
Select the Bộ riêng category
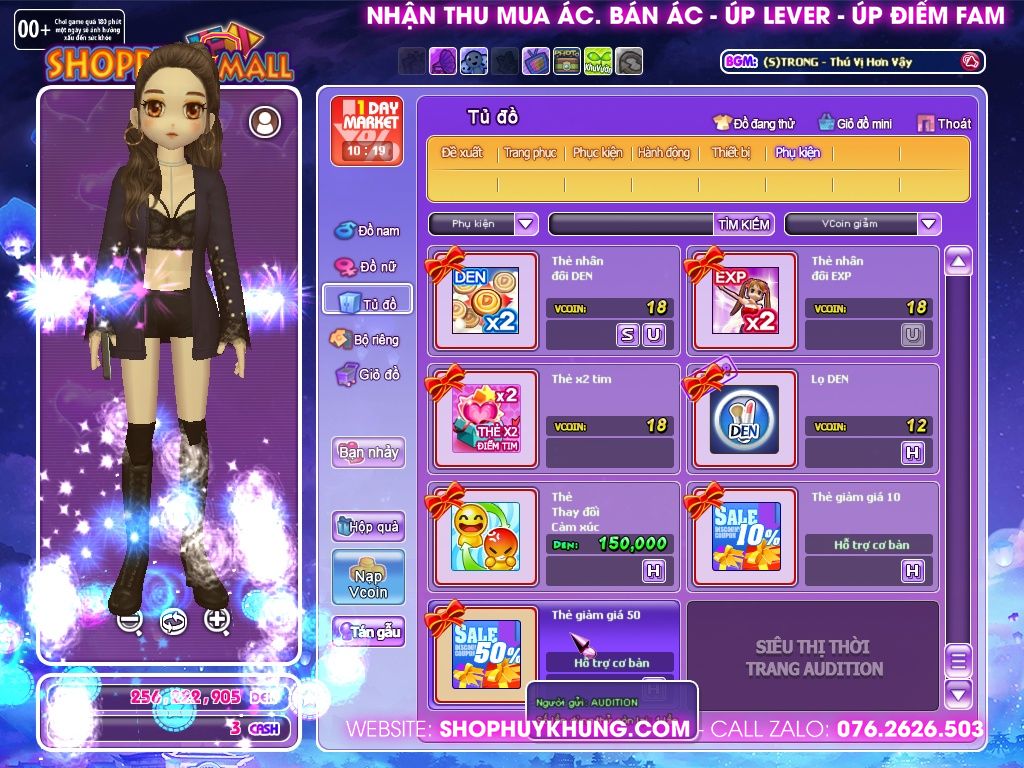point(366,340)
